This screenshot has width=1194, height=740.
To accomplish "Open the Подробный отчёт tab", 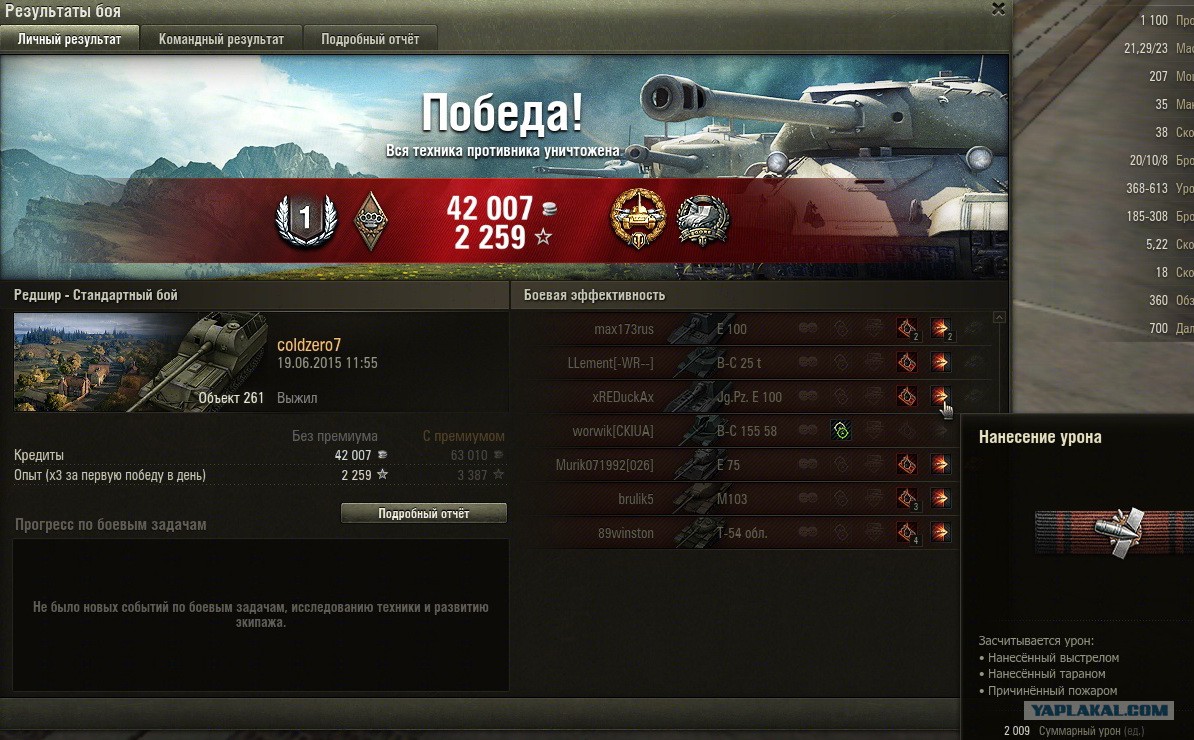I will pyautogui.click(x=370, y=39).
